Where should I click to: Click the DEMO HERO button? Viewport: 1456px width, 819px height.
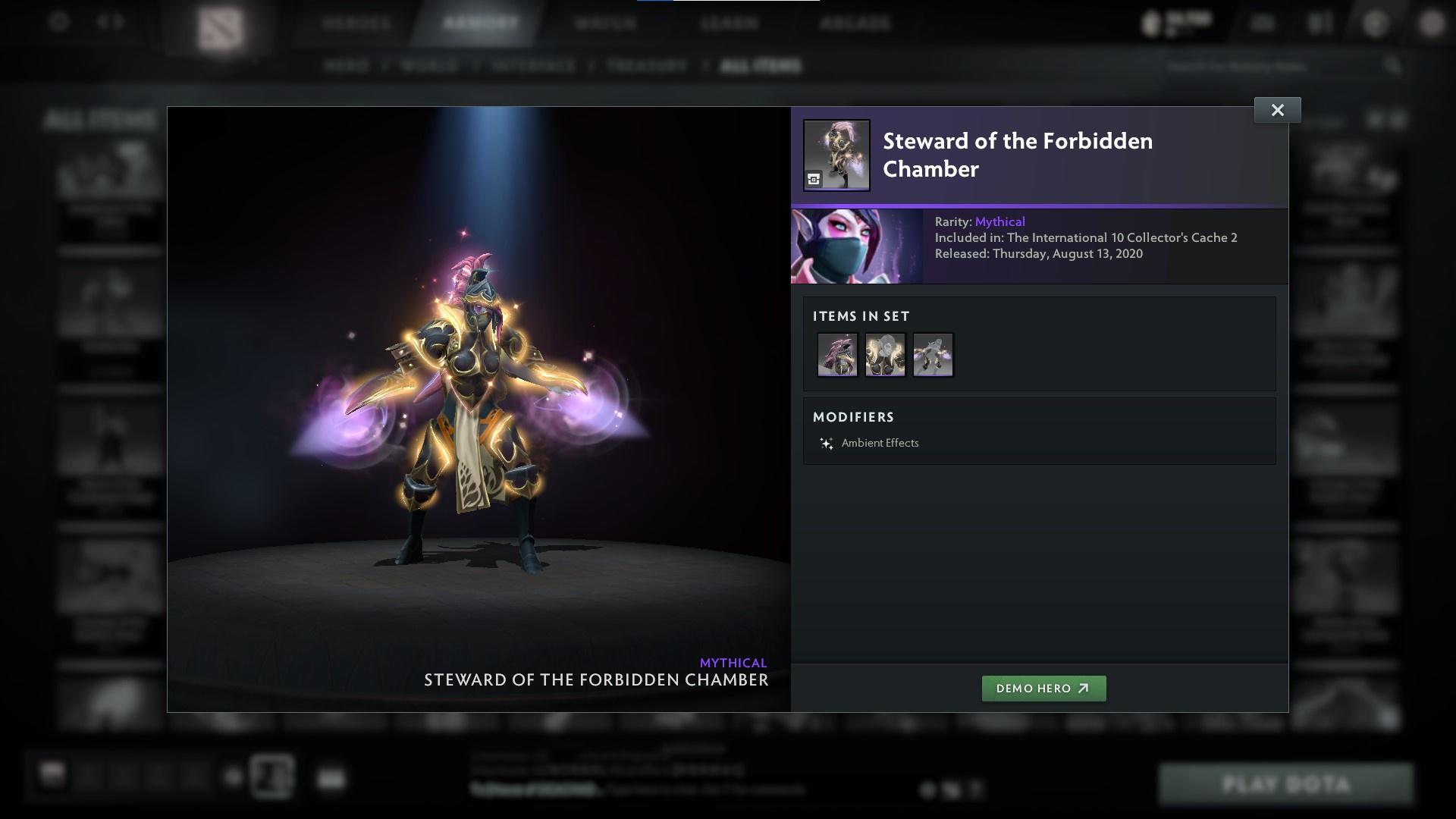[x=1043, y=689]
